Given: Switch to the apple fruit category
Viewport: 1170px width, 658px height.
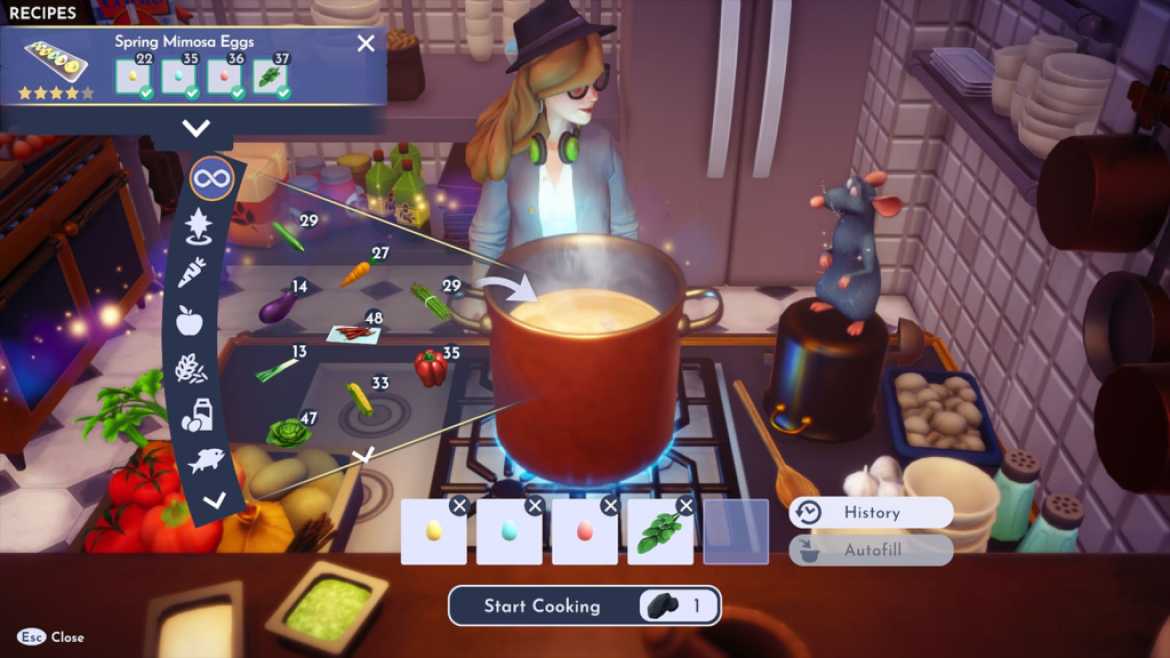Looking at the screenshot, I should click(x=189, y=320).
